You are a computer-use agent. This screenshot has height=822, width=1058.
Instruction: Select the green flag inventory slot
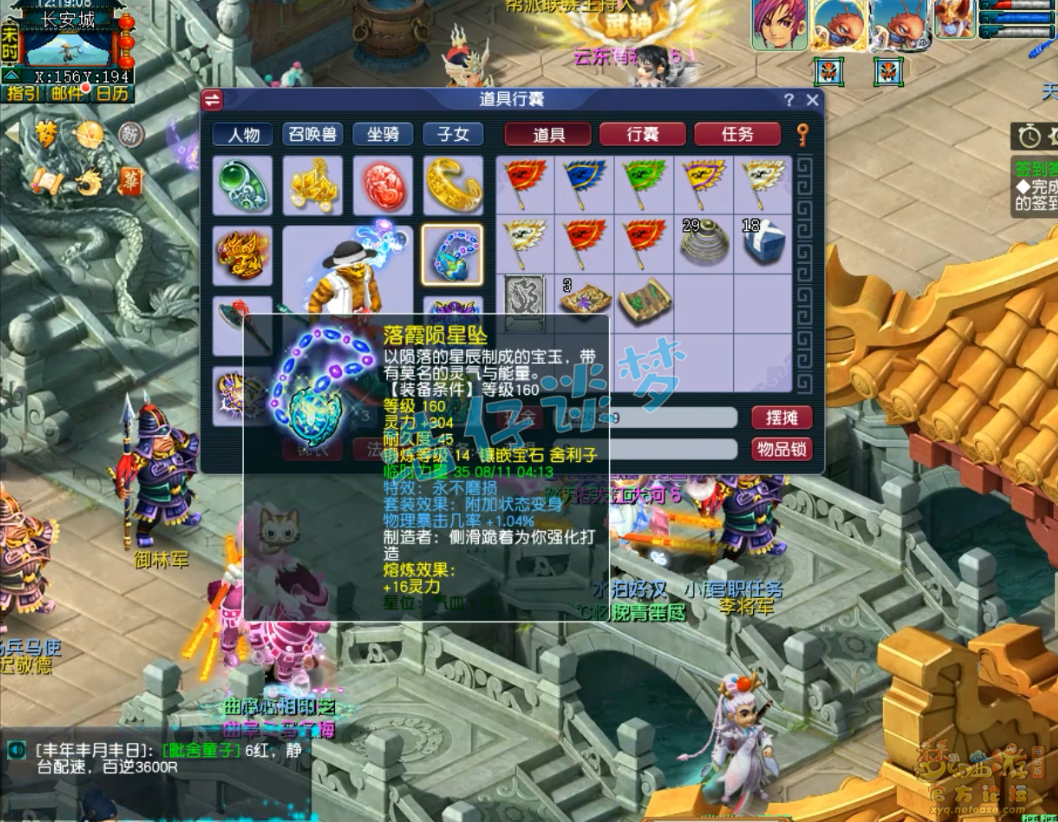[643, 184]
